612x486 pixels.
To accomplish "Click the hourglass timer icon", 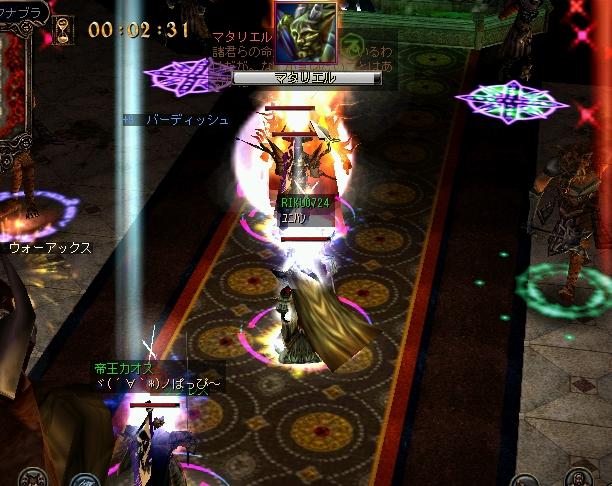I will click(x=65, y=27).
